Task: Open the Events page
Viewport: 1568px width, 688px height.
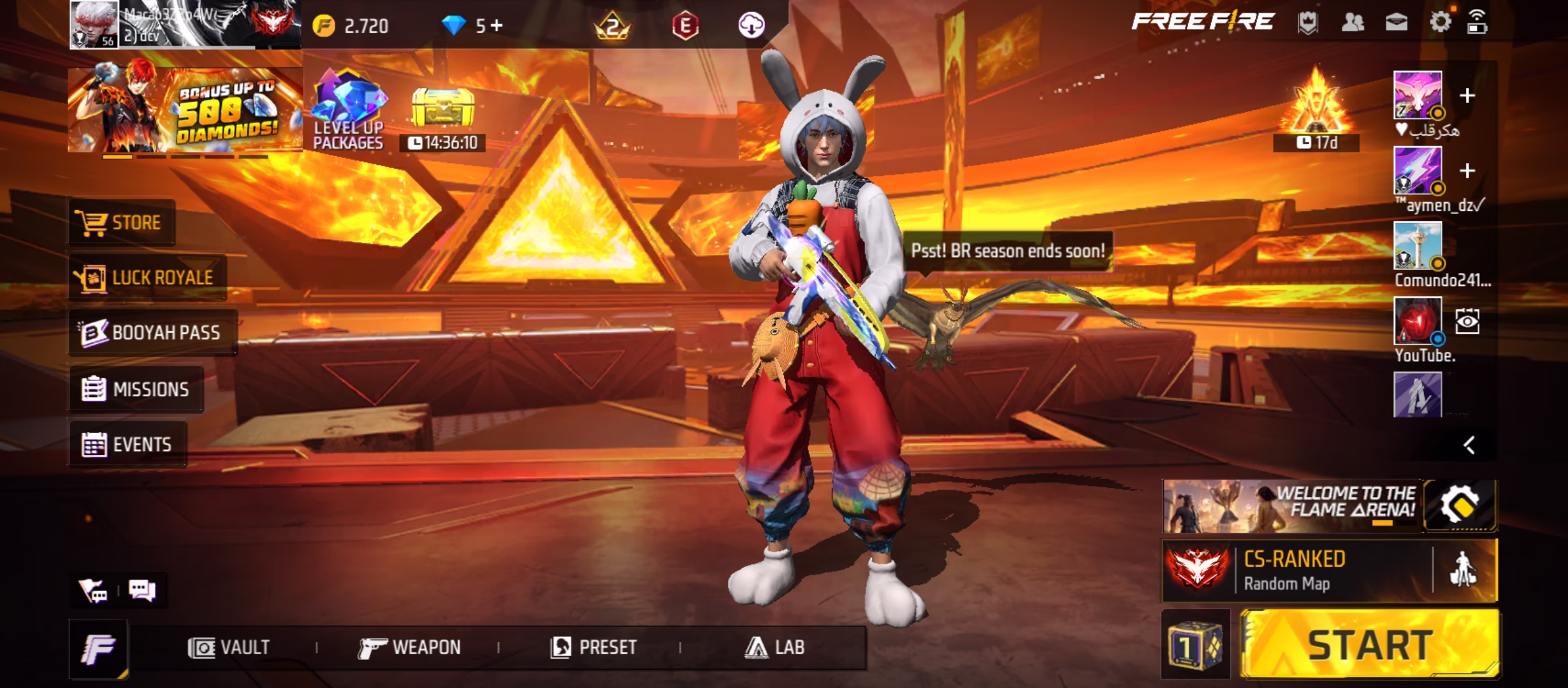Action: click(127, 445)
